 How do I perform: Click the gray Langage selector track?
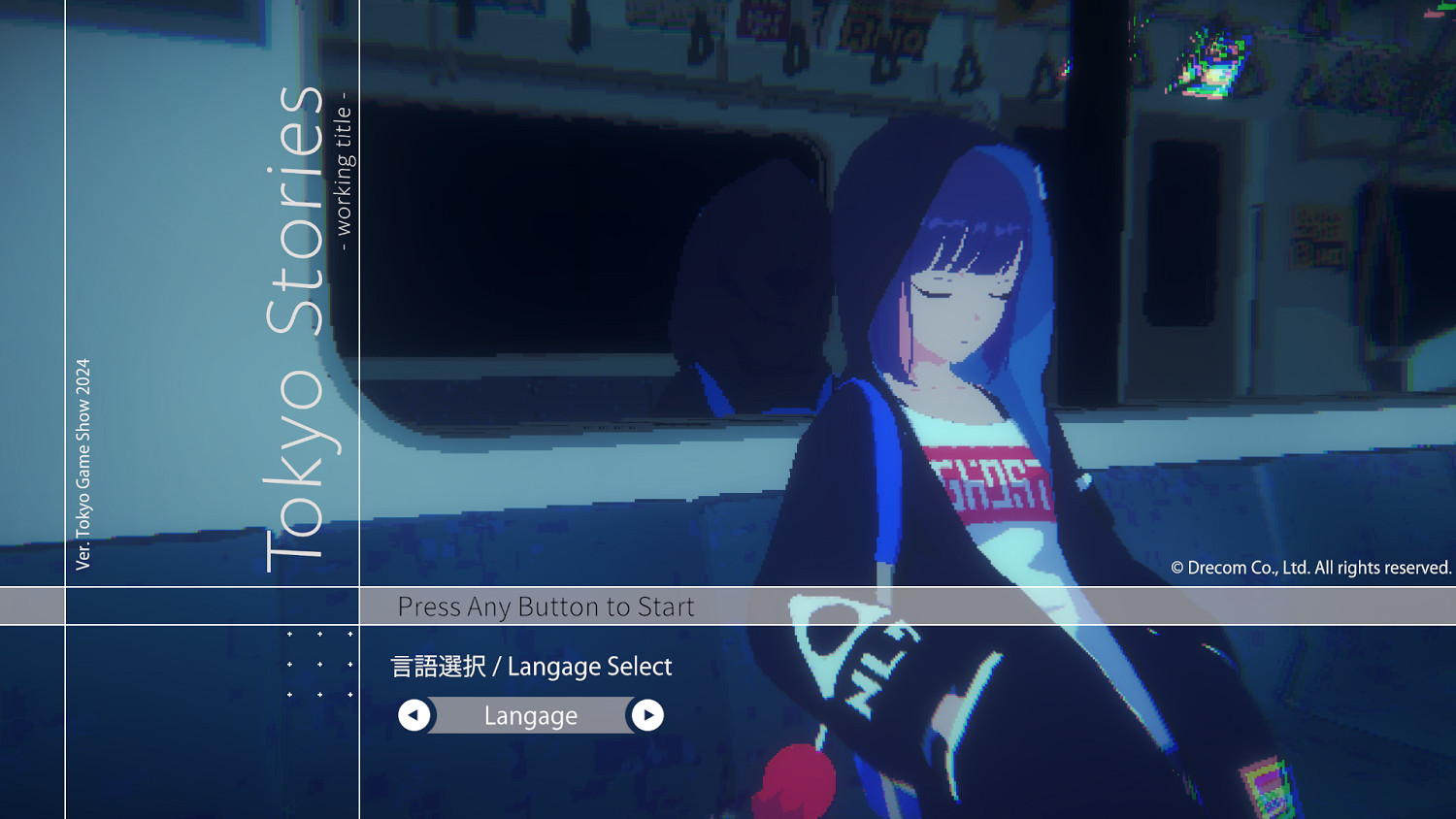click(x=531, y=715)
